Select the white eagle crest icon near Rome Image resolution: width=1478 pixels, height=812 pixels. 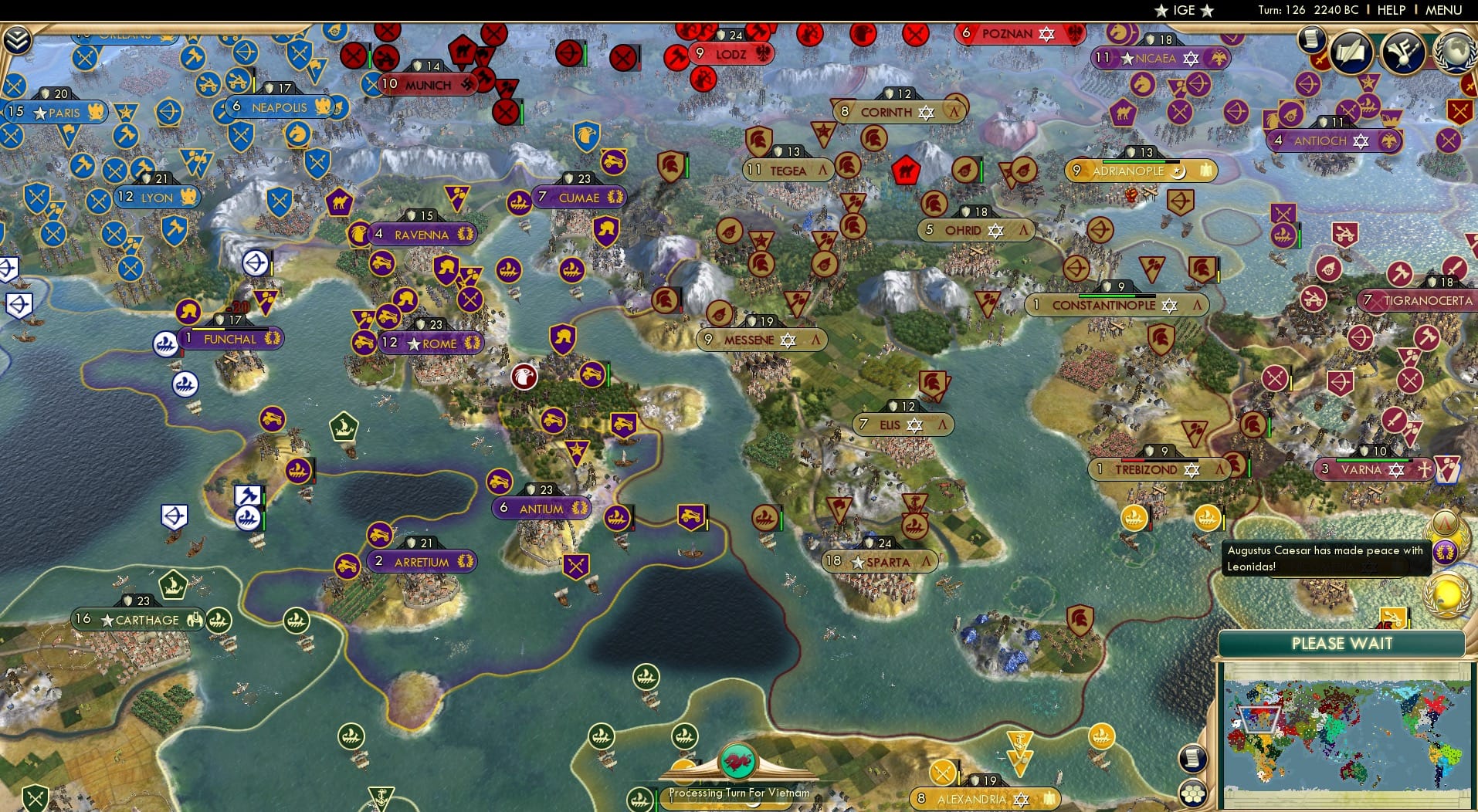(525, 376)
